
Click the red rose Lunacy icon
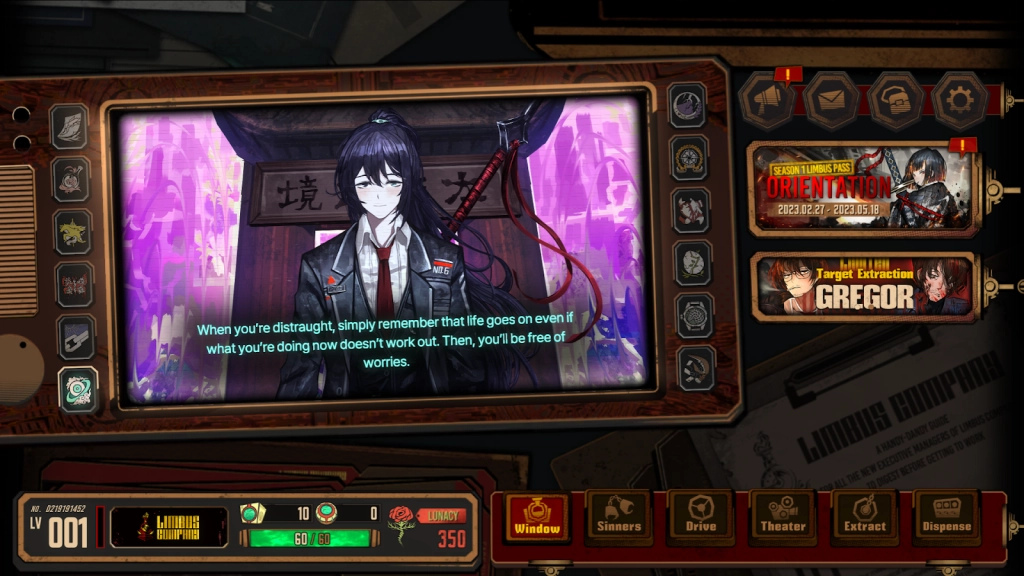pos(400,526)
